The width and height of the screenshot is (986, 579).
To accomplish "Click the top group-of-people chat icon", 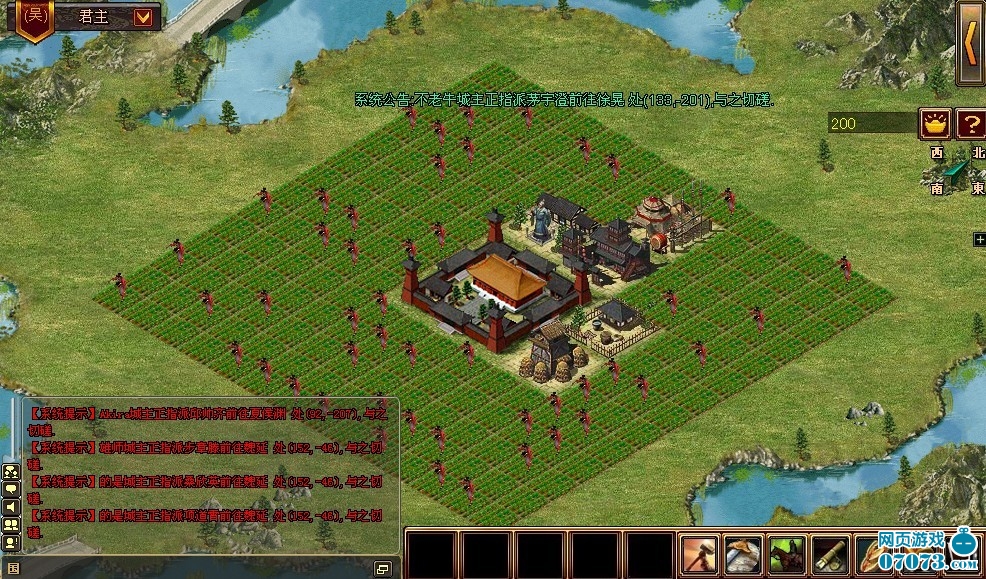I will 12,471.
